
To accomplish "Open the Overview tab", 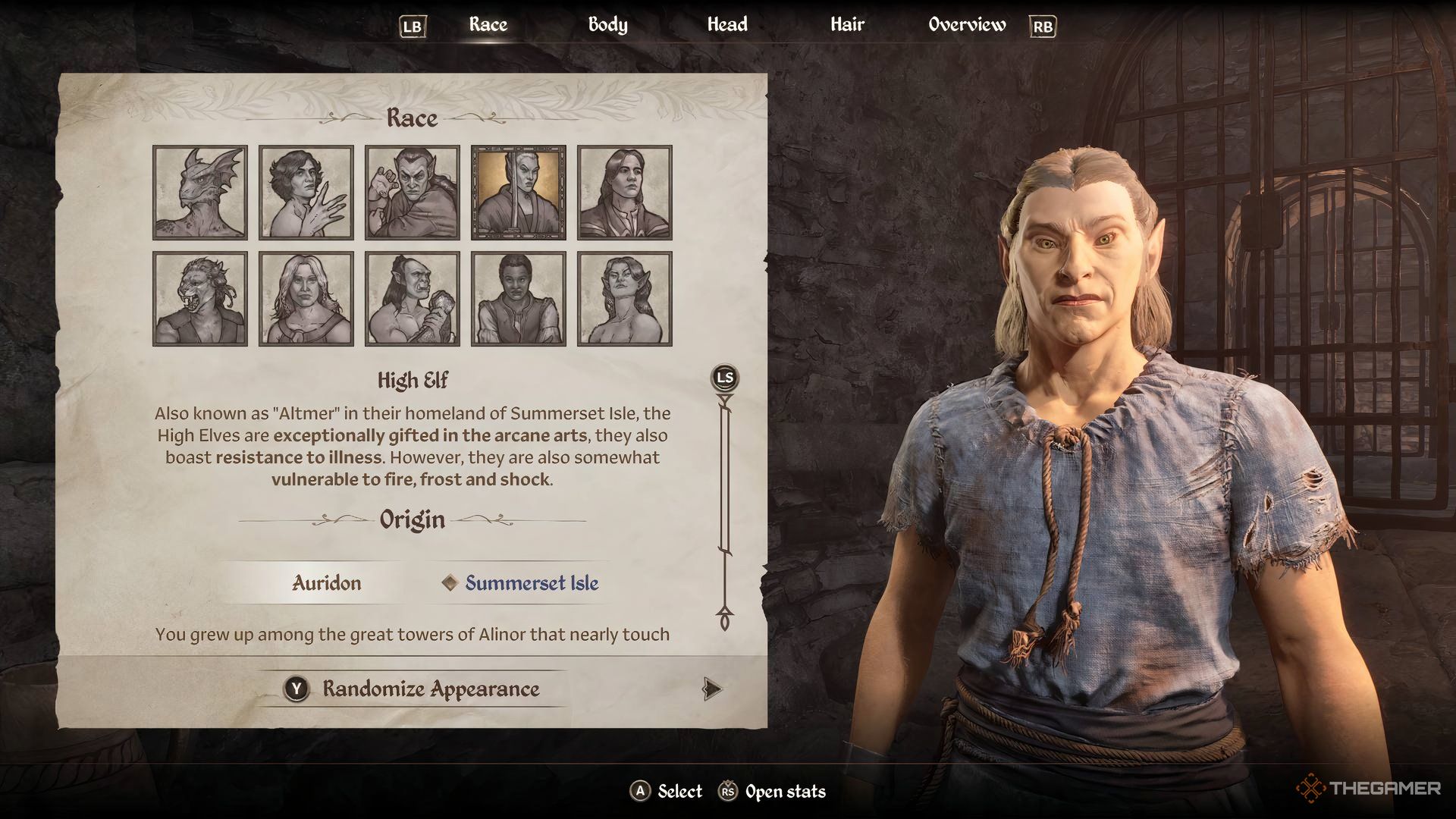I will tap(966, 24).
